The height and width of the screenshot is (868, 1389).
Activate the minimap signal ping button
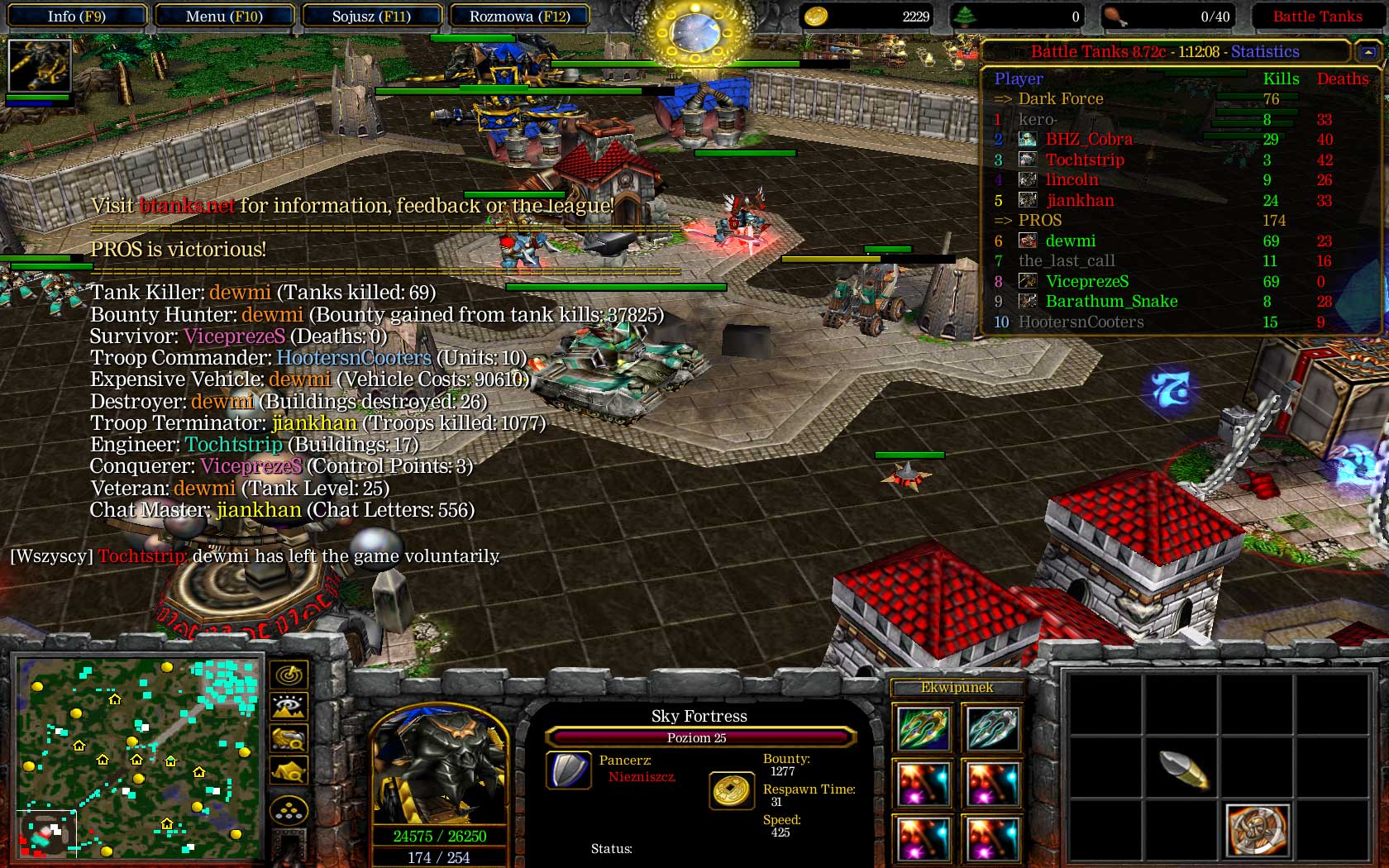coord(289,675)
